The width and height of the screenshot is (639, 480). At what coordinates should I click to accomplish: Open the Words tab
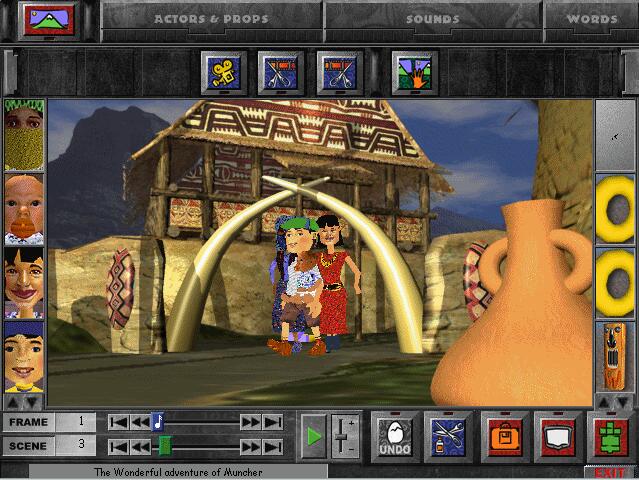point(592,18)
